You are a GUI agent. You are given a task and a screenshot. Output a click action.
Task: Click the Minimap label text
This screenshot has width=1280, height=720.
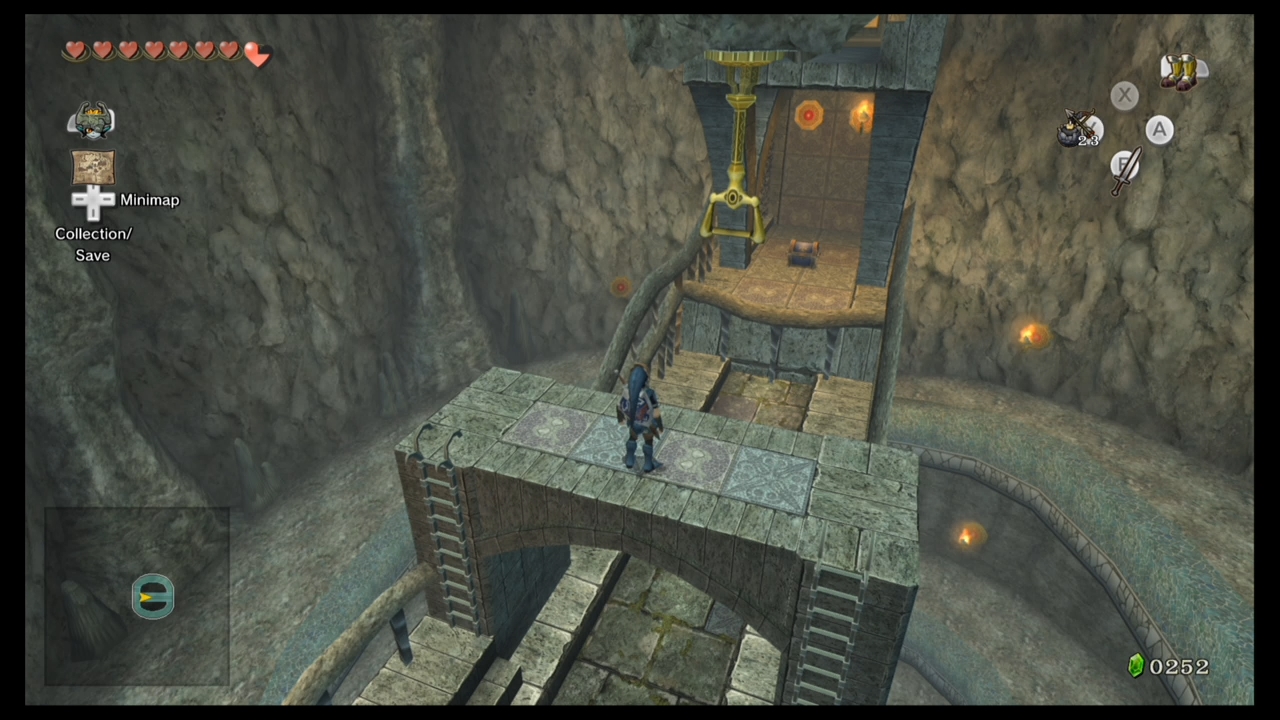149,200
